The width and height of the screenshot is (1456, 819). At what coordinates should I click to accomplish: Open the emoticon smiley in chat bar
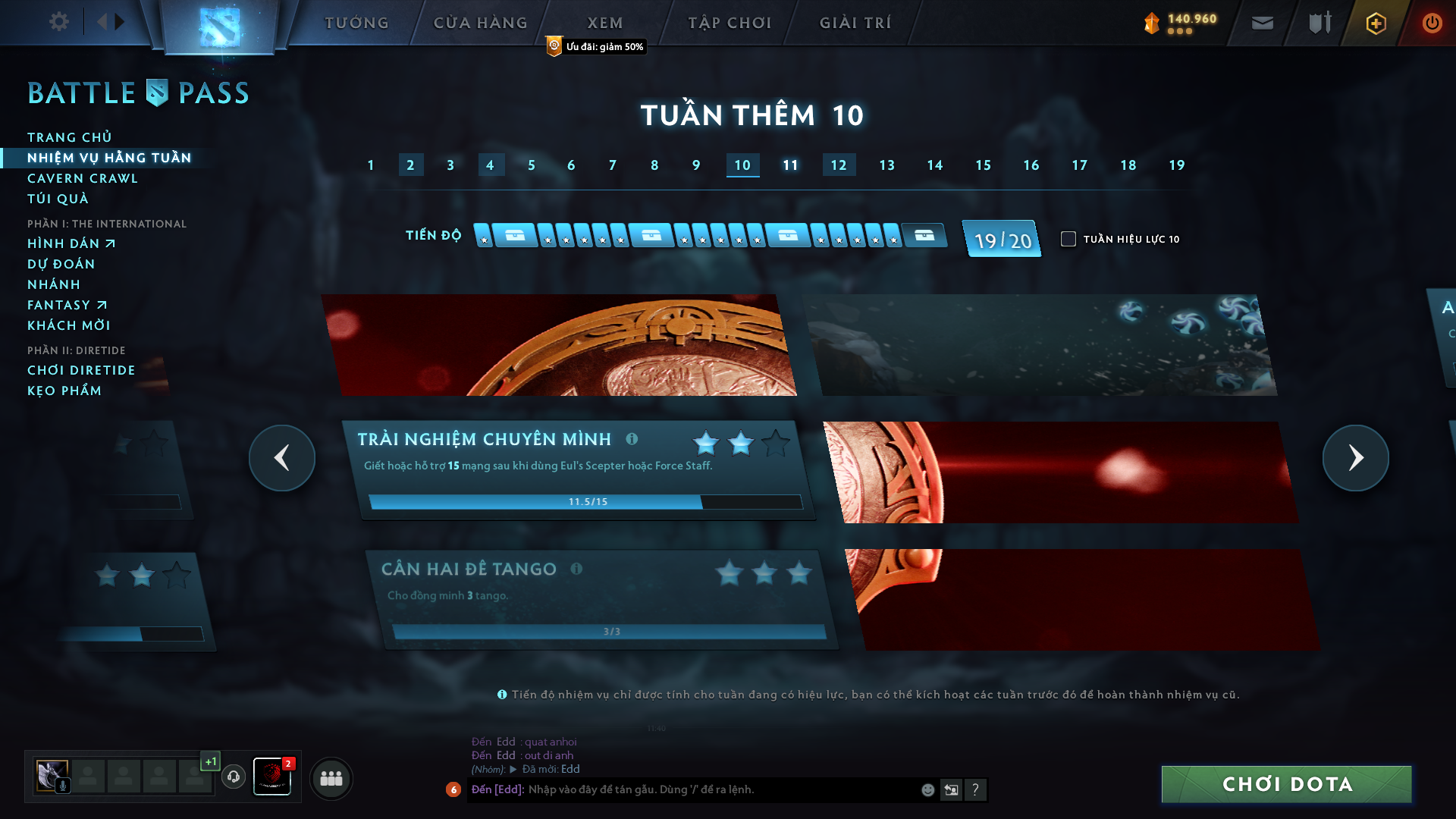click(927, 789)
